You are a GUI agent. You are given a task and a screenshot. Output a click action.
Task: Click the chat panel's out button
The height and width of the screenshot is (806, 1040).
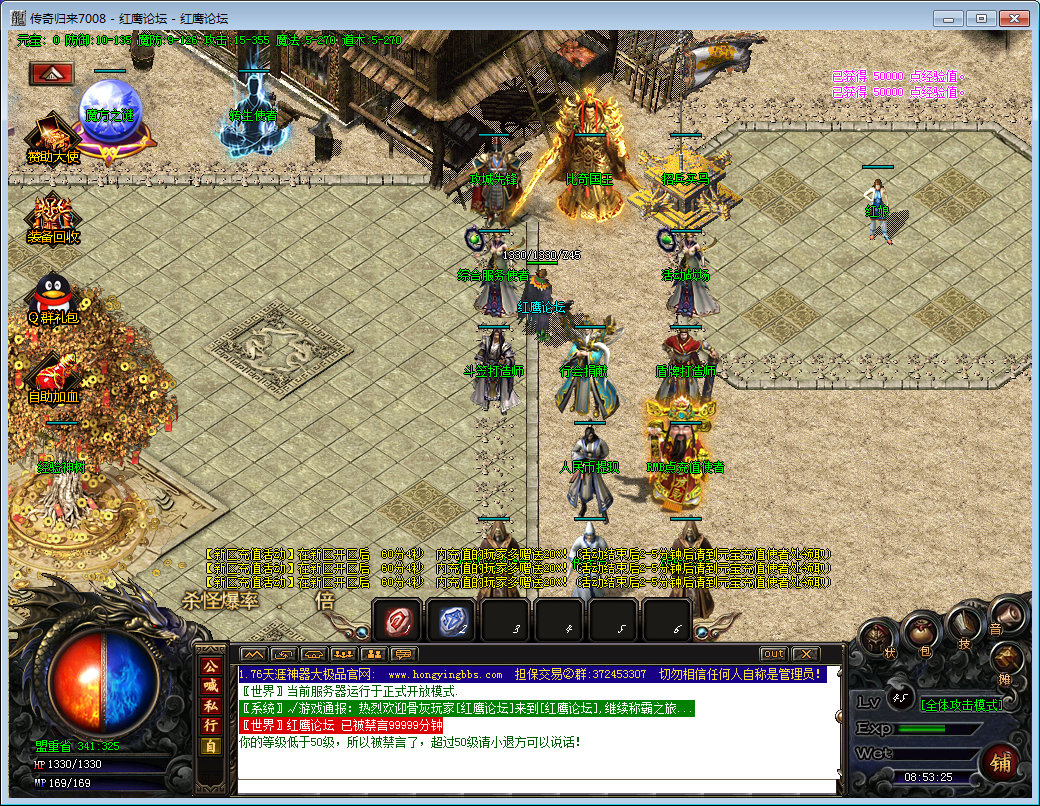773,654
